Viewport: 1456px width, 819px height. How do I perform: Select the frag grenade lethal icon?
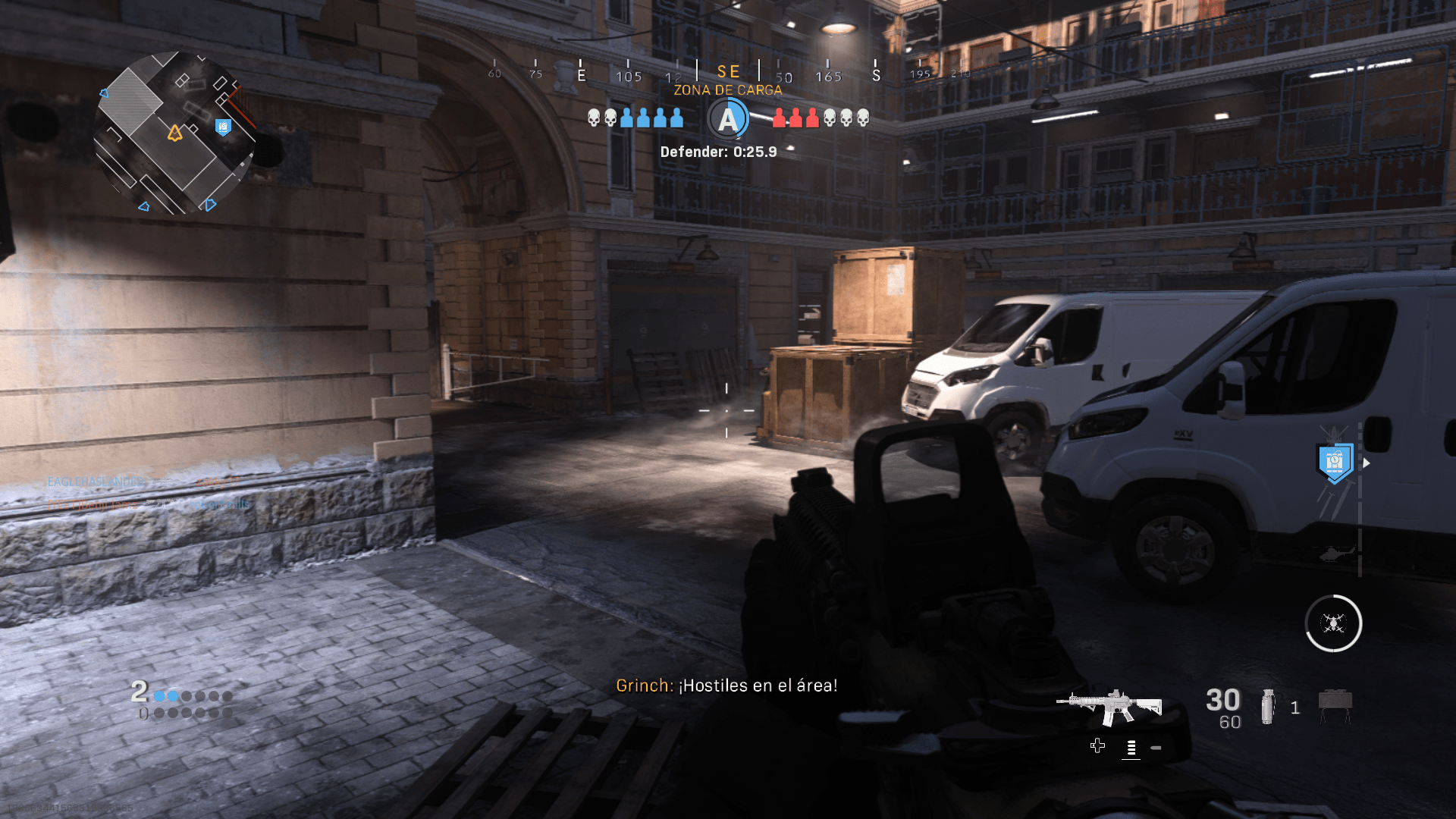pos(1267,705)
